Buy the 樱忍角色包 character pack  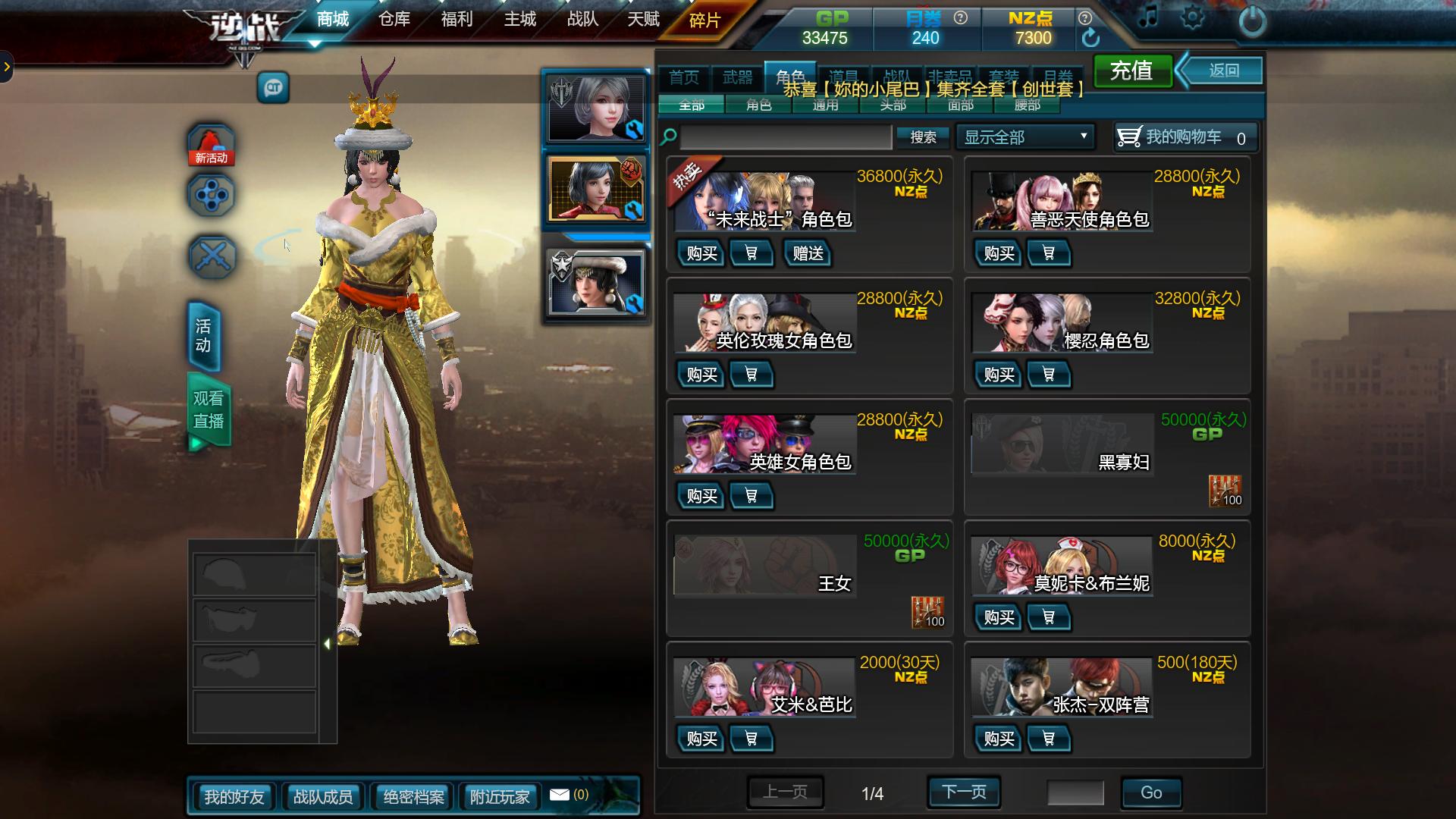pos(999,375)
